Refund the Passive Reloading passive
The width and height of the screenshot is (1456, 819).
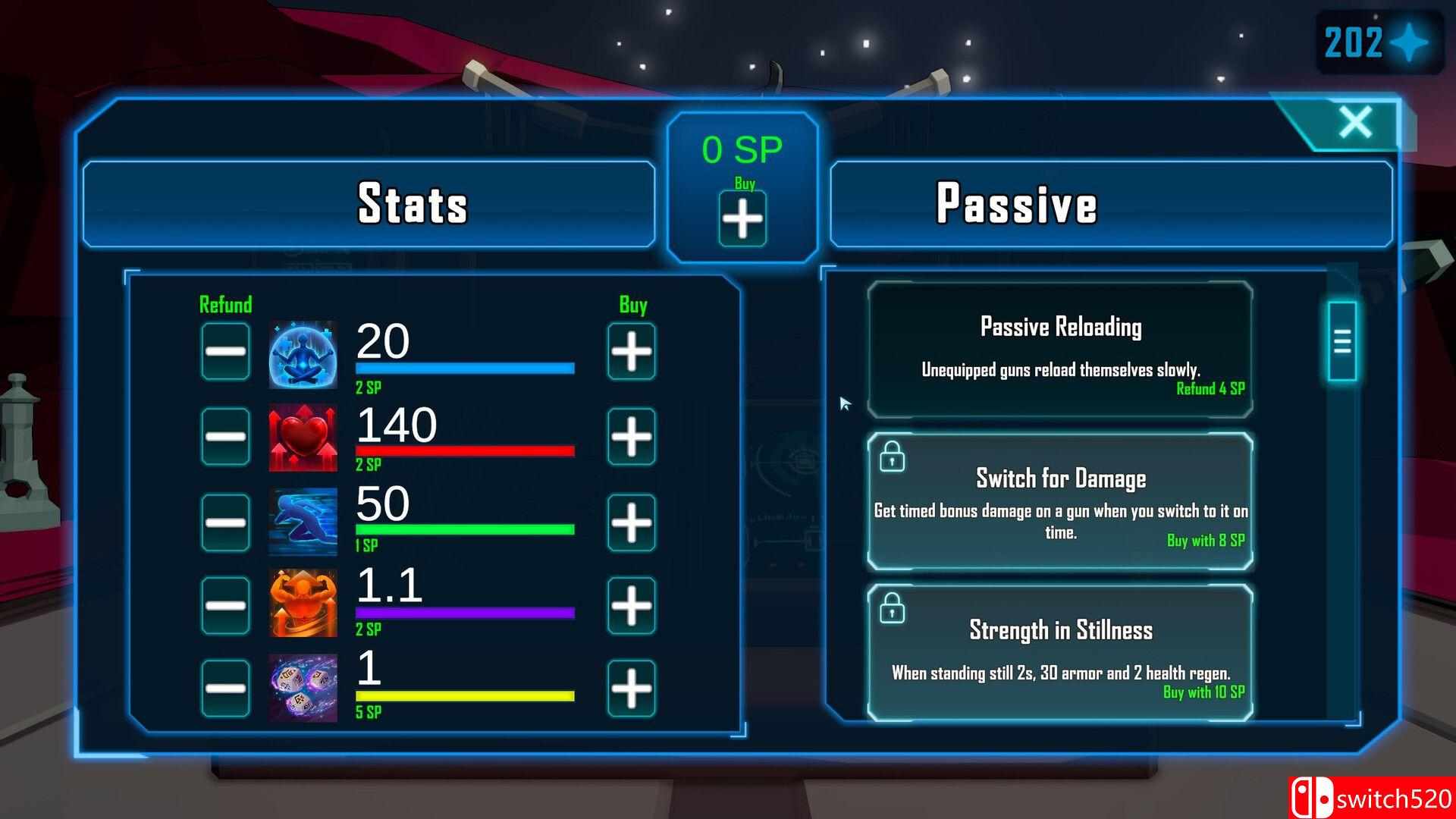pyautogui.click(x=1060, y=350)
